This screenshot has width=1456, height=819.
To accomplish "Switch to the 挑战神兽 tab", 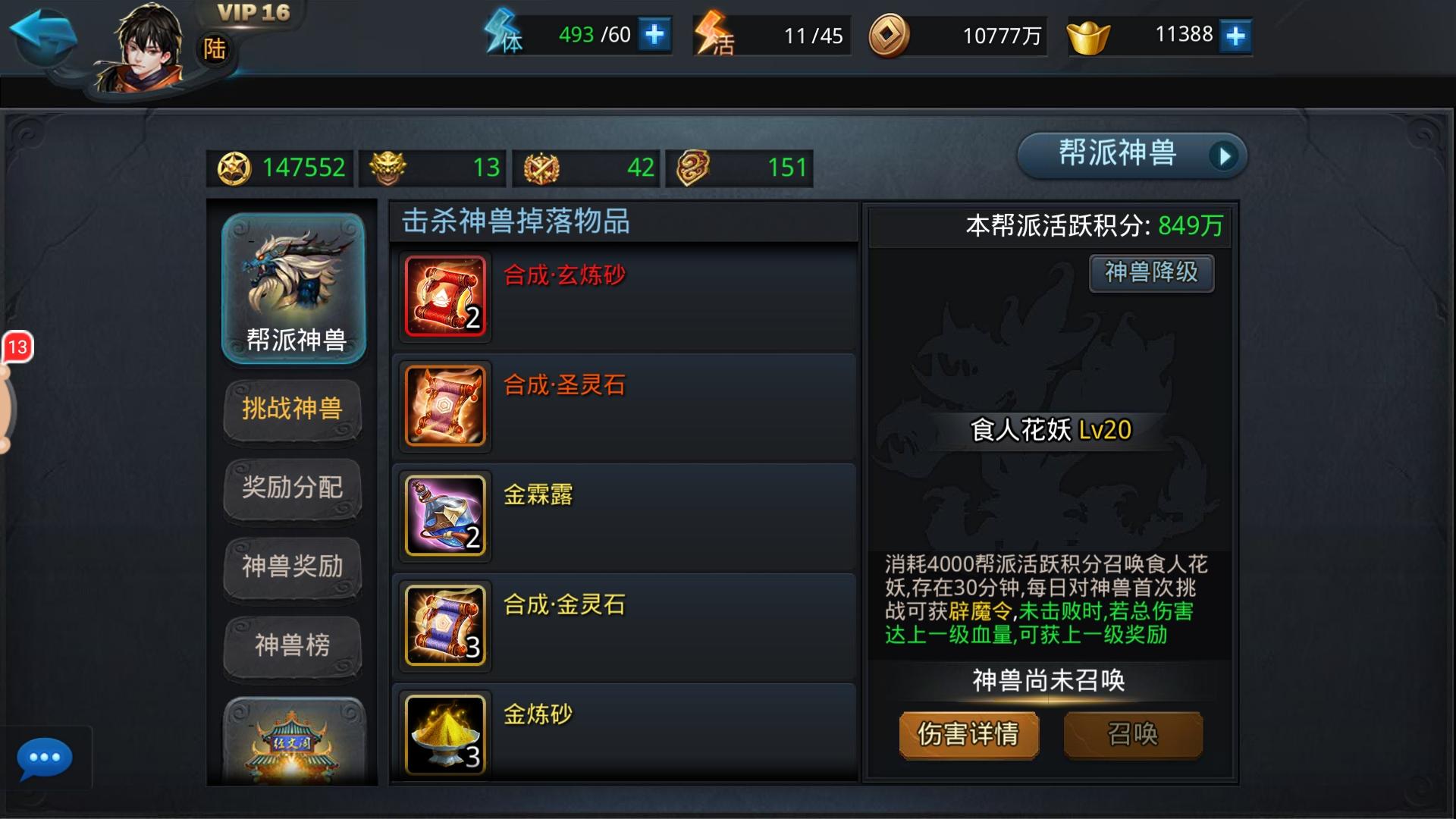I will (293, 409).
